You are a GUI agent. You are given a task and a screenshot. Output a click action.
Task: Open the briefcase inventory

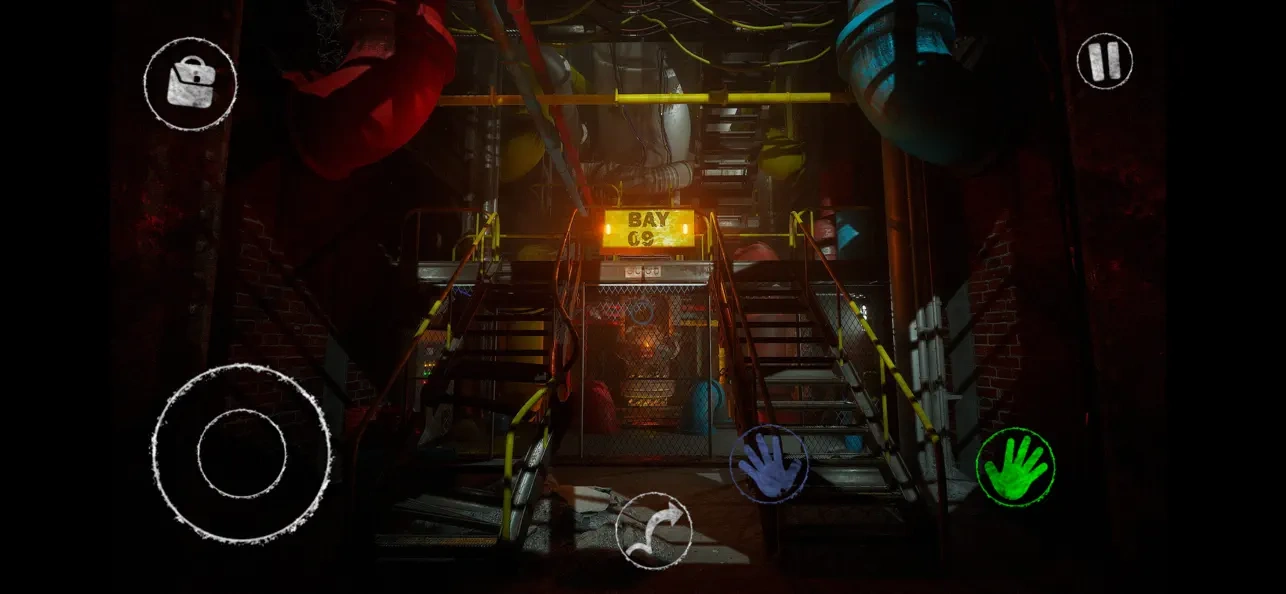[190, 84]
